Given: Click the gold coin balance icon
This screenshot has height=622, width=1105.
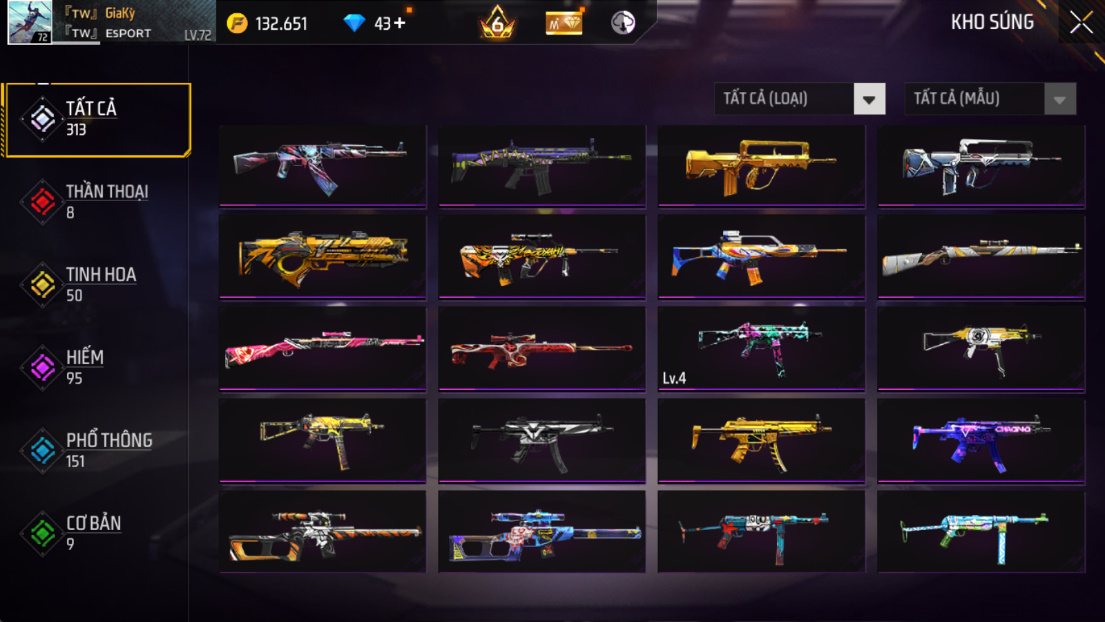Looking at the screenshot, I should pyautogui.click(x=237, y=23).
